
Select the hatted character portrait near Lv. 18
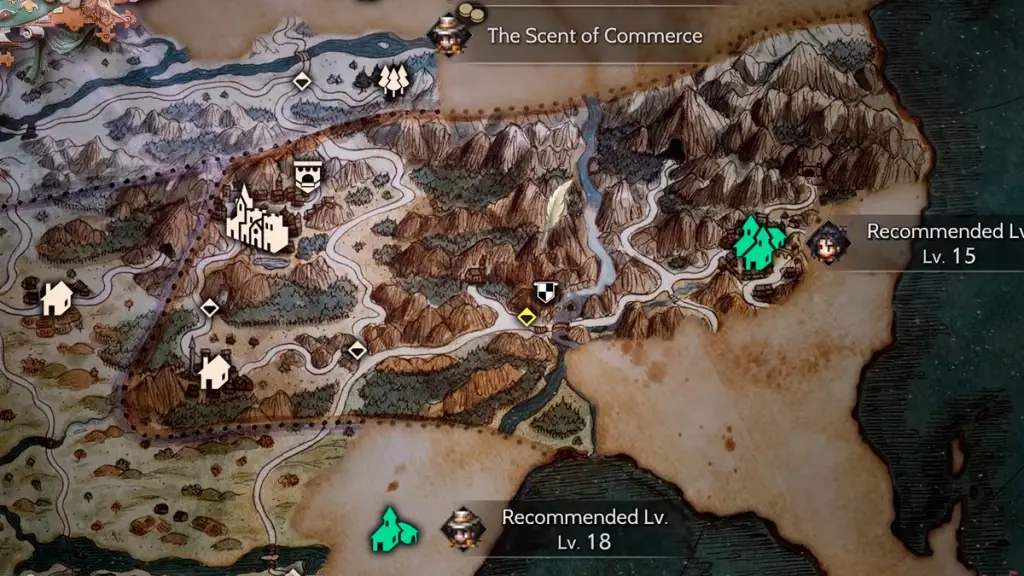(461, 528)
